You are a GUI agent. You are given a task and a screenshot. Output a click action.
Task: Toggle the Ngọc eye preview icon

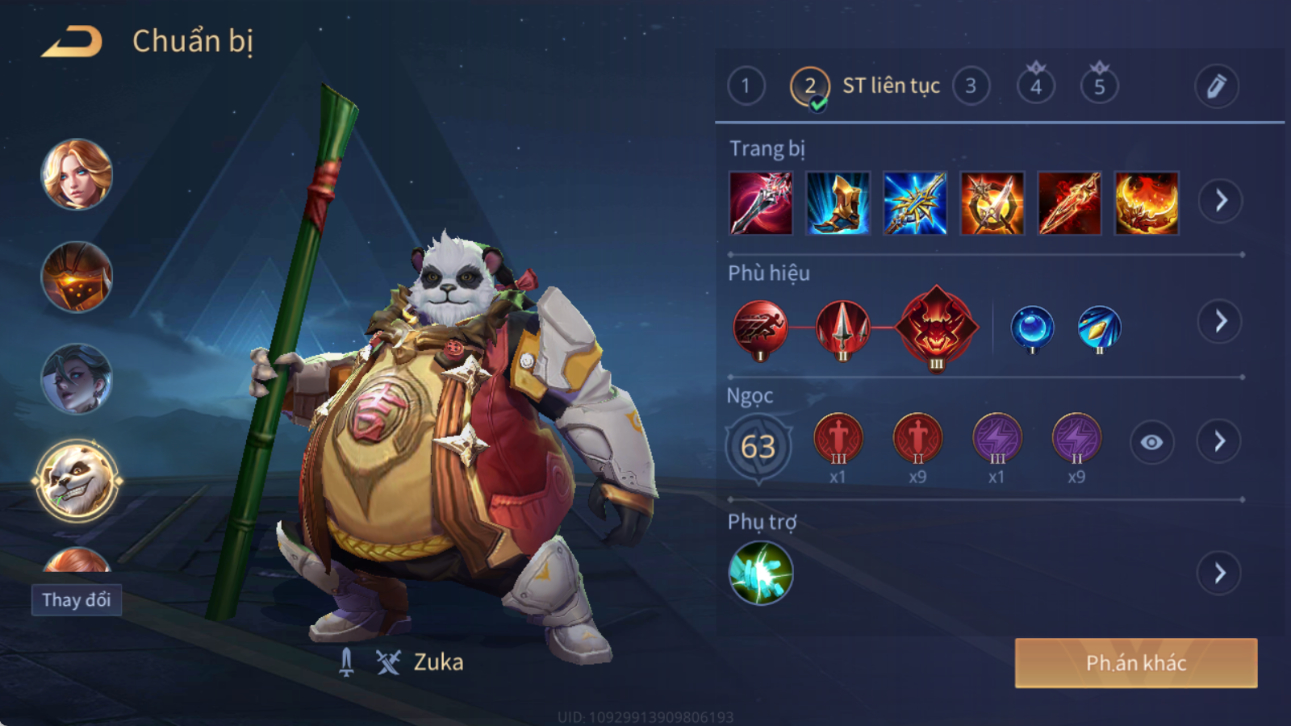[1151, 442]
